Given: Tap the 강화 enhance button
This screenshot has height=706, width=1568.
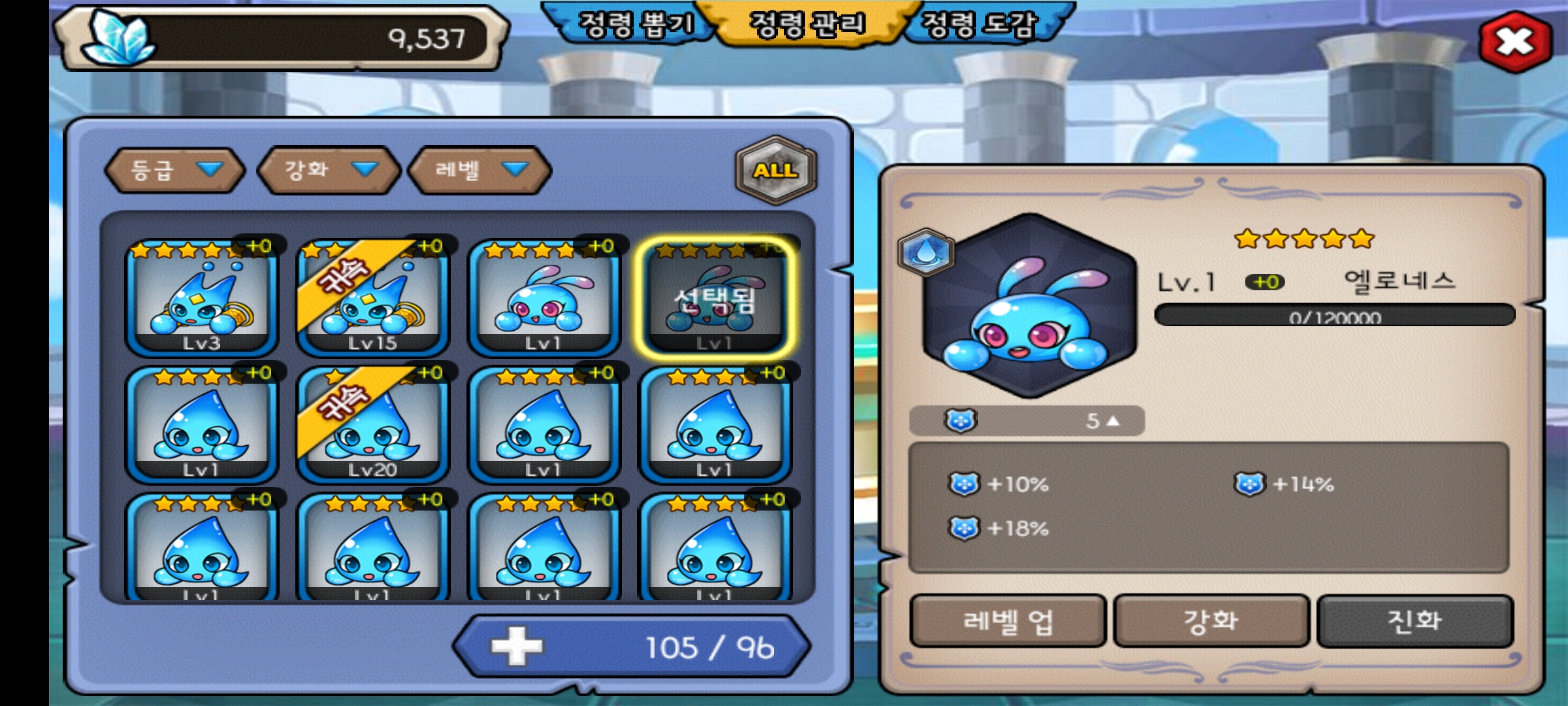Looking at the screenshot, I should tap(1211, 621).
